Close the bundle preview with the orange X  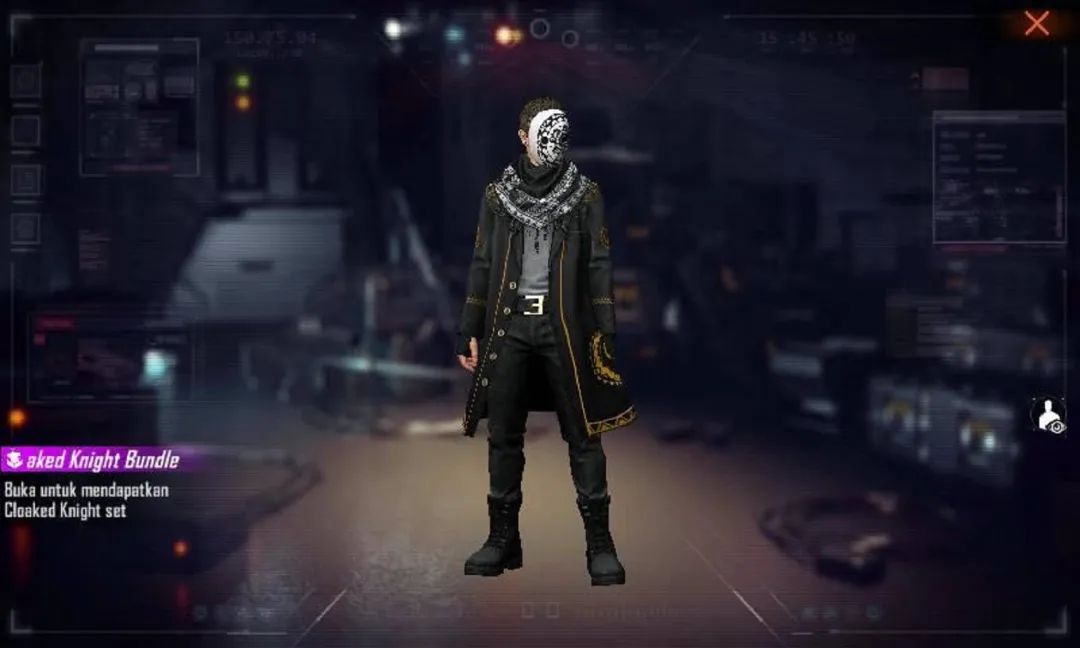point(1037,24)
